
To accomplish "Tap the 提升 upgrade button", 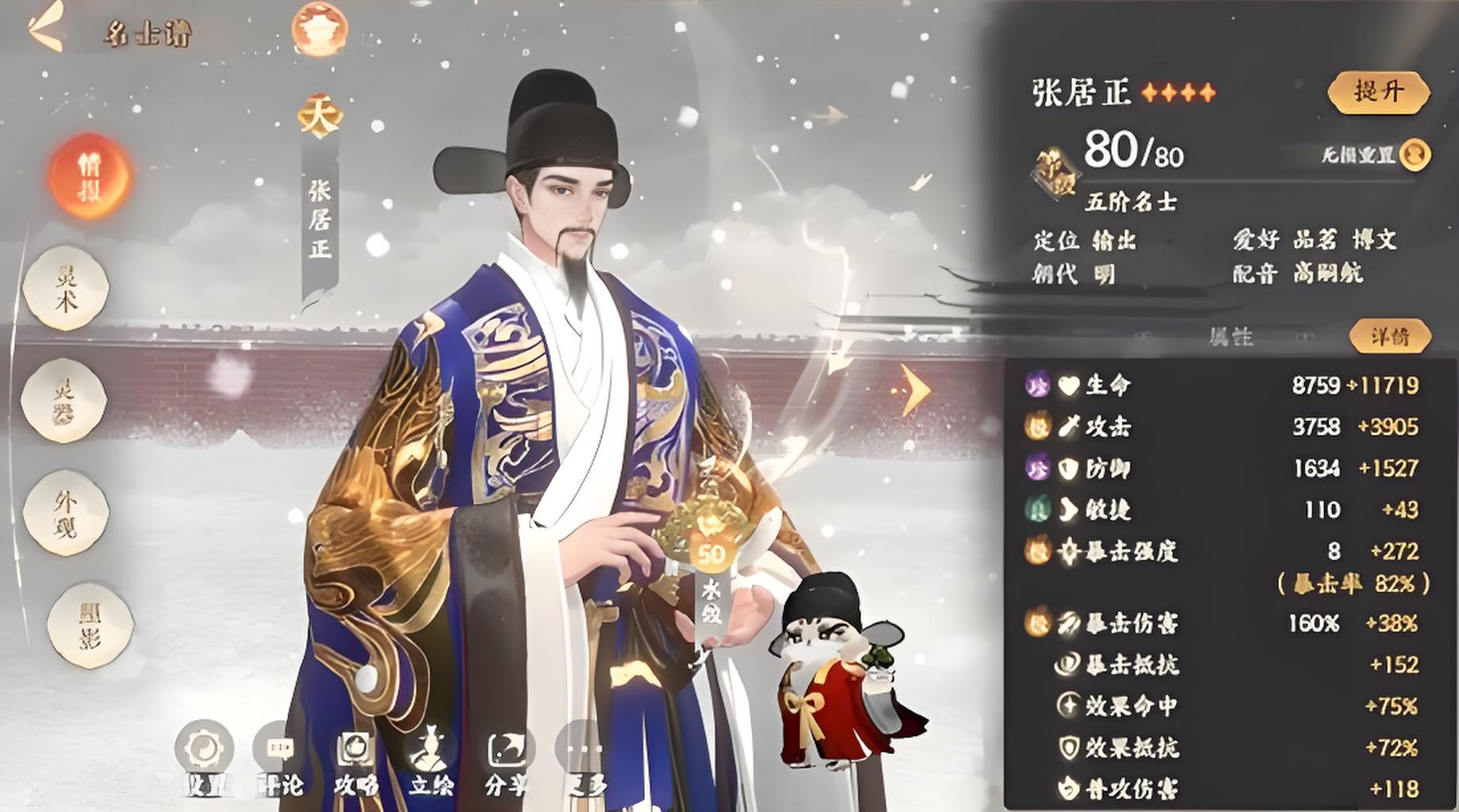I will [1378, 91].
